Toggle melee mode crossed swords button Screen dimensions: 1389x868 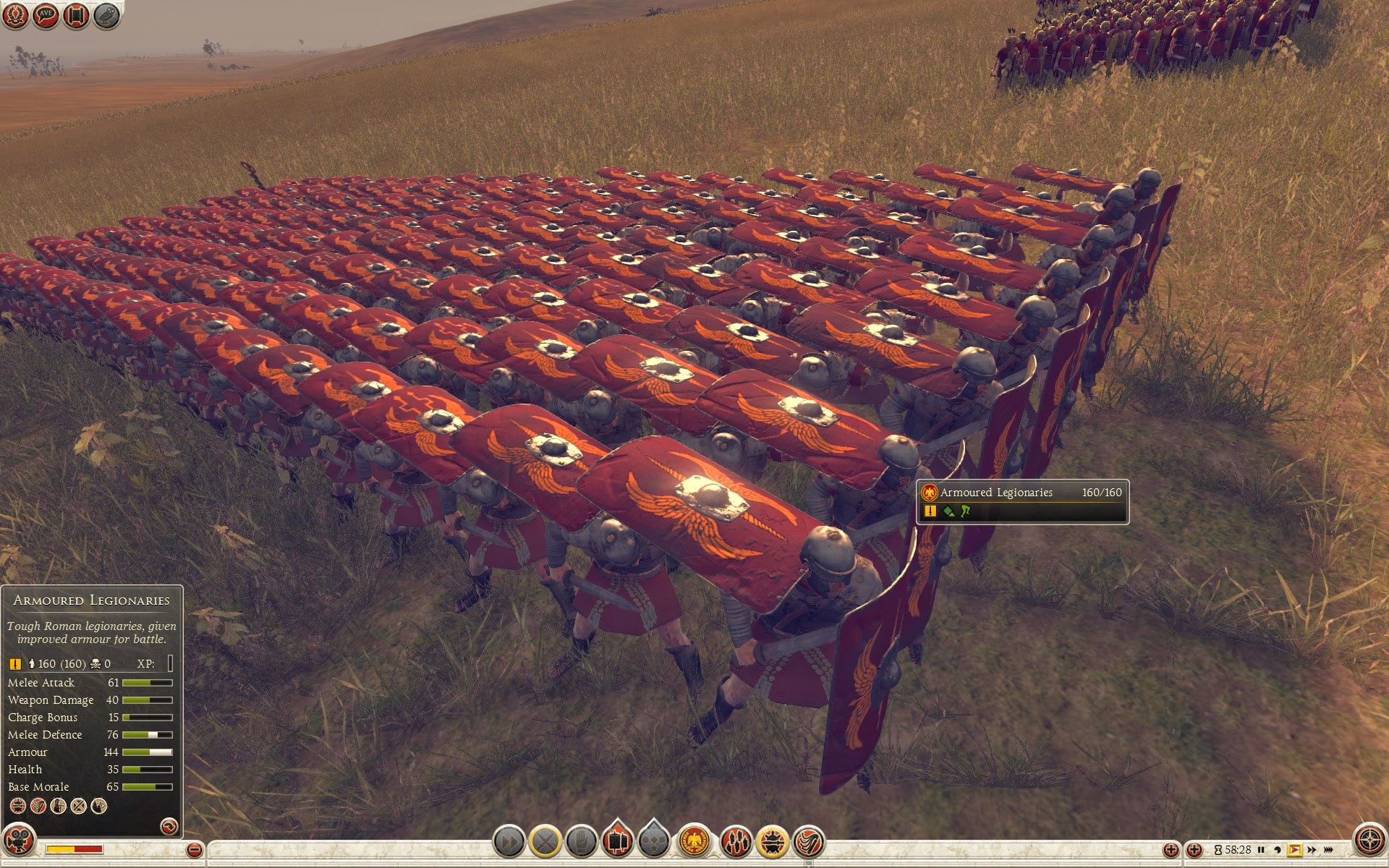point(545,842)
